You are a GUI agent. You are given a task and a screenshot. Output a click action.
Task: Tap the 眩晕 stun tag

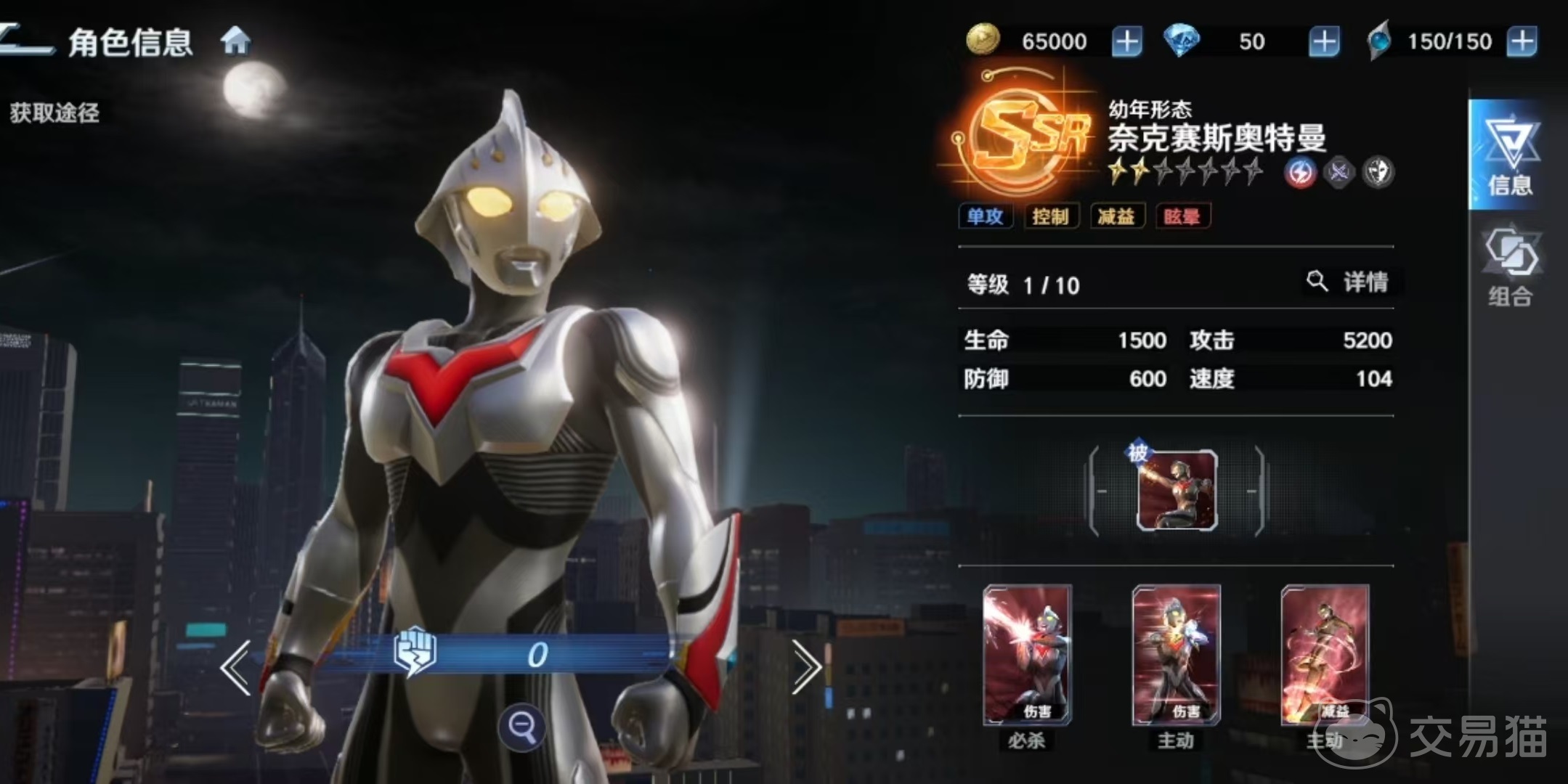tap(1182, 216)
